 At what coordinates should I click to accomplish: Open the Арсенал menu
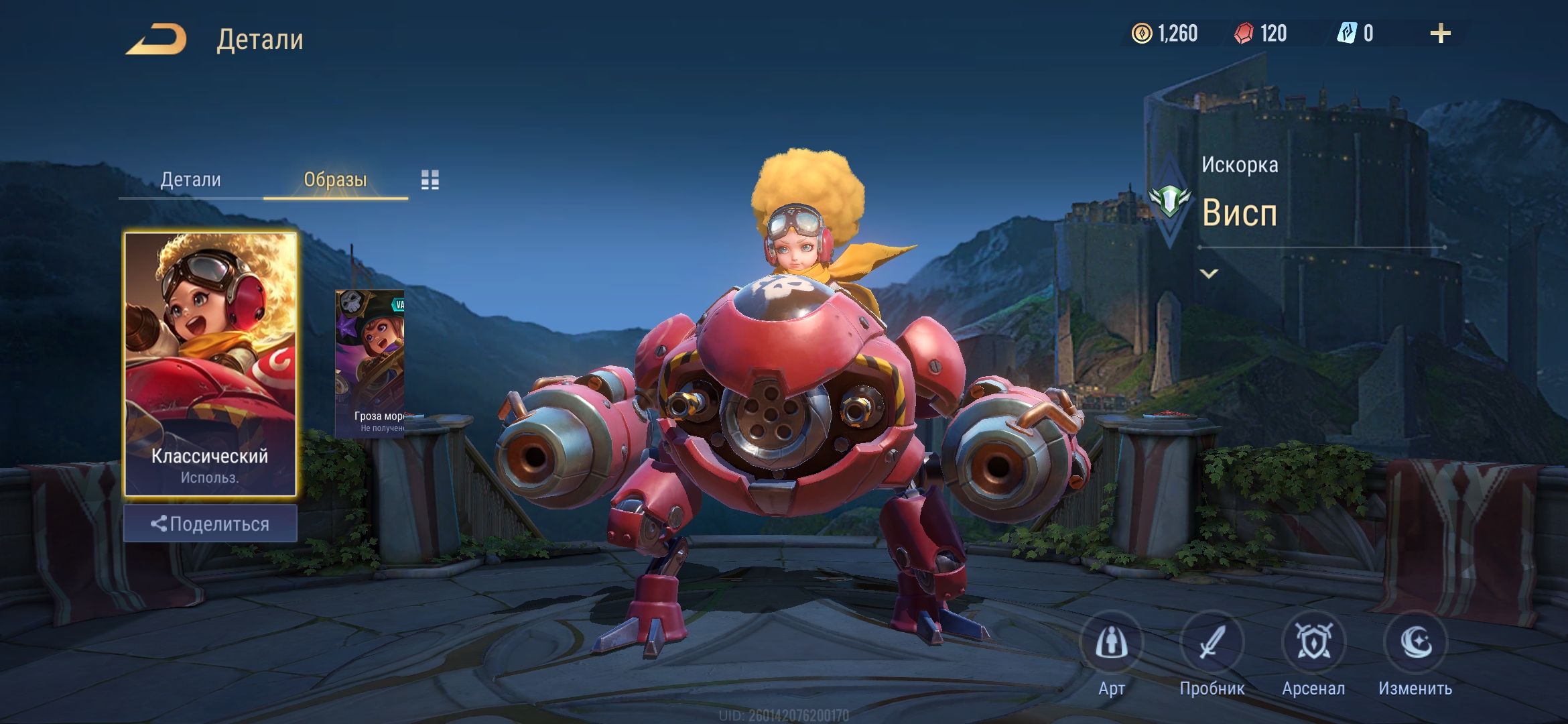[x=1313, y=644]
